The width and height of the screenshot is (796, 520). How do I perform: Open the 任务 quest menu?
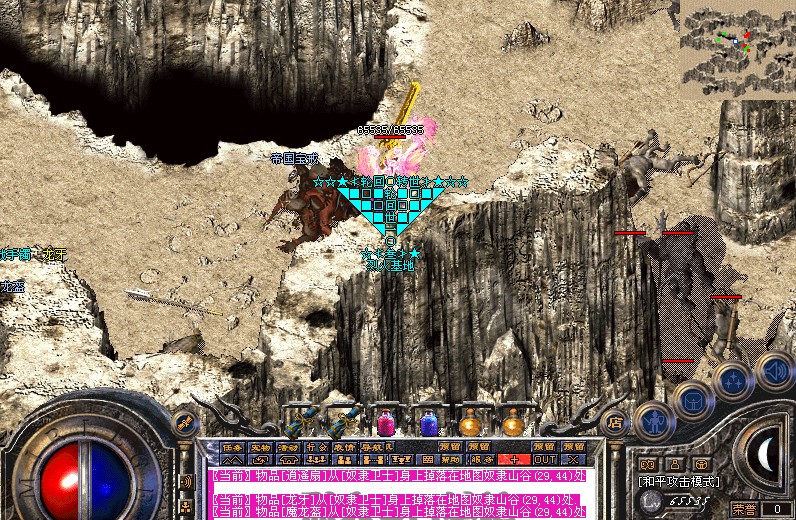(x=232, y=447)
